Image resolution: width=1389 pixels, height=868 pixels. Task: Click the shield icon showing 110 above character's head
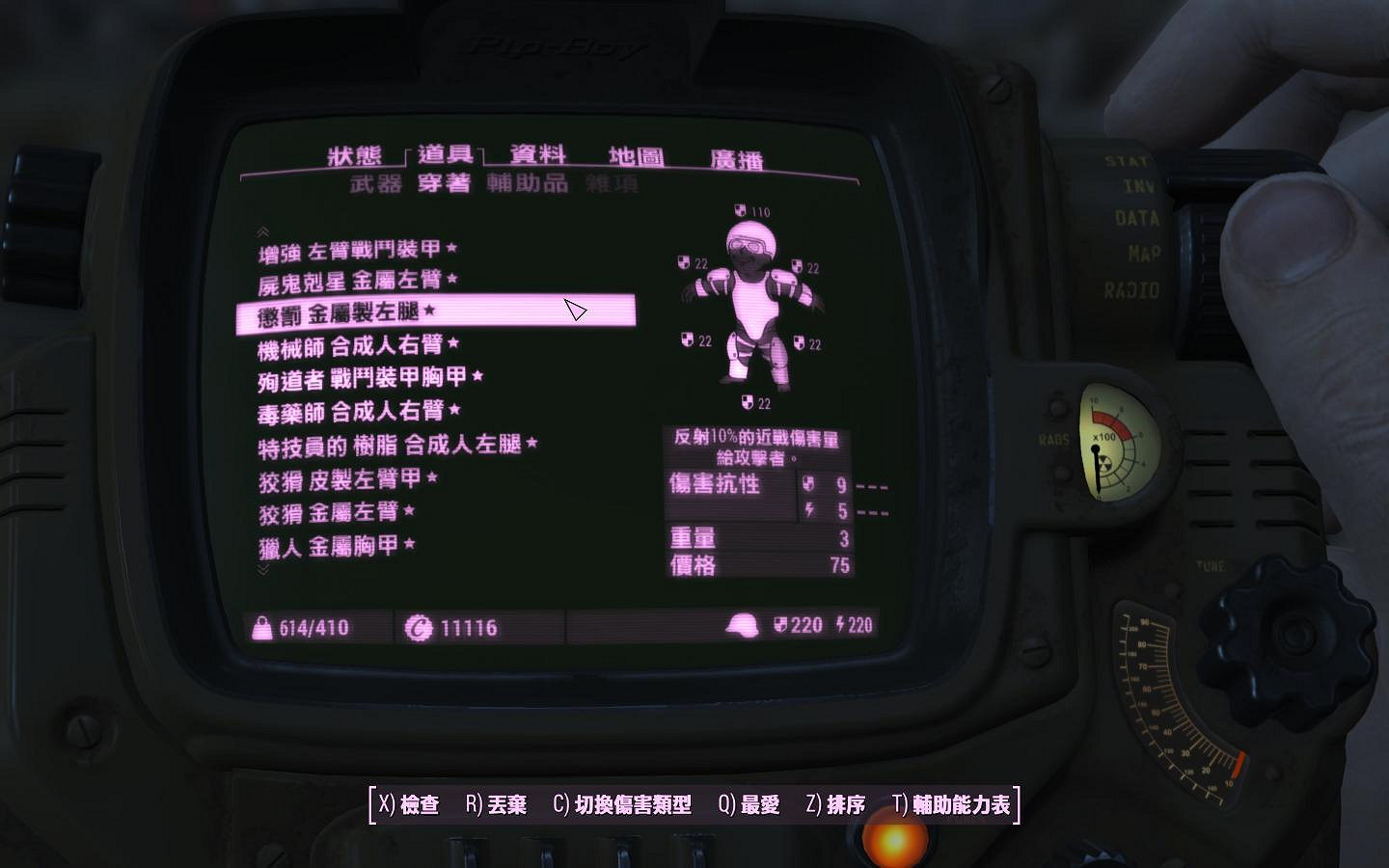740,207
